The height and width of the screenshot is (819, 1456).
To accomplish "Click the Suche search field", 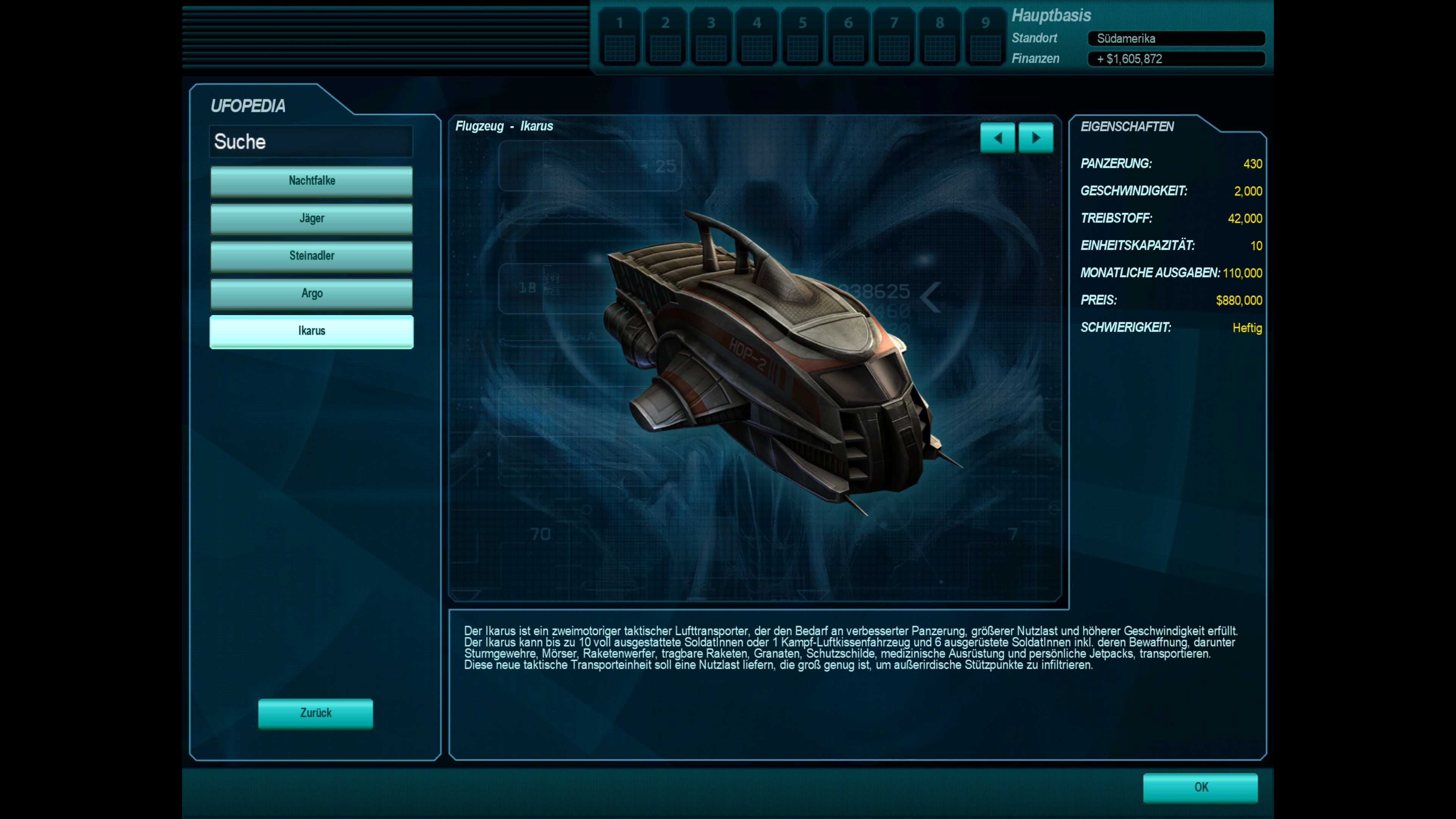I will click(x=311, y=141).
